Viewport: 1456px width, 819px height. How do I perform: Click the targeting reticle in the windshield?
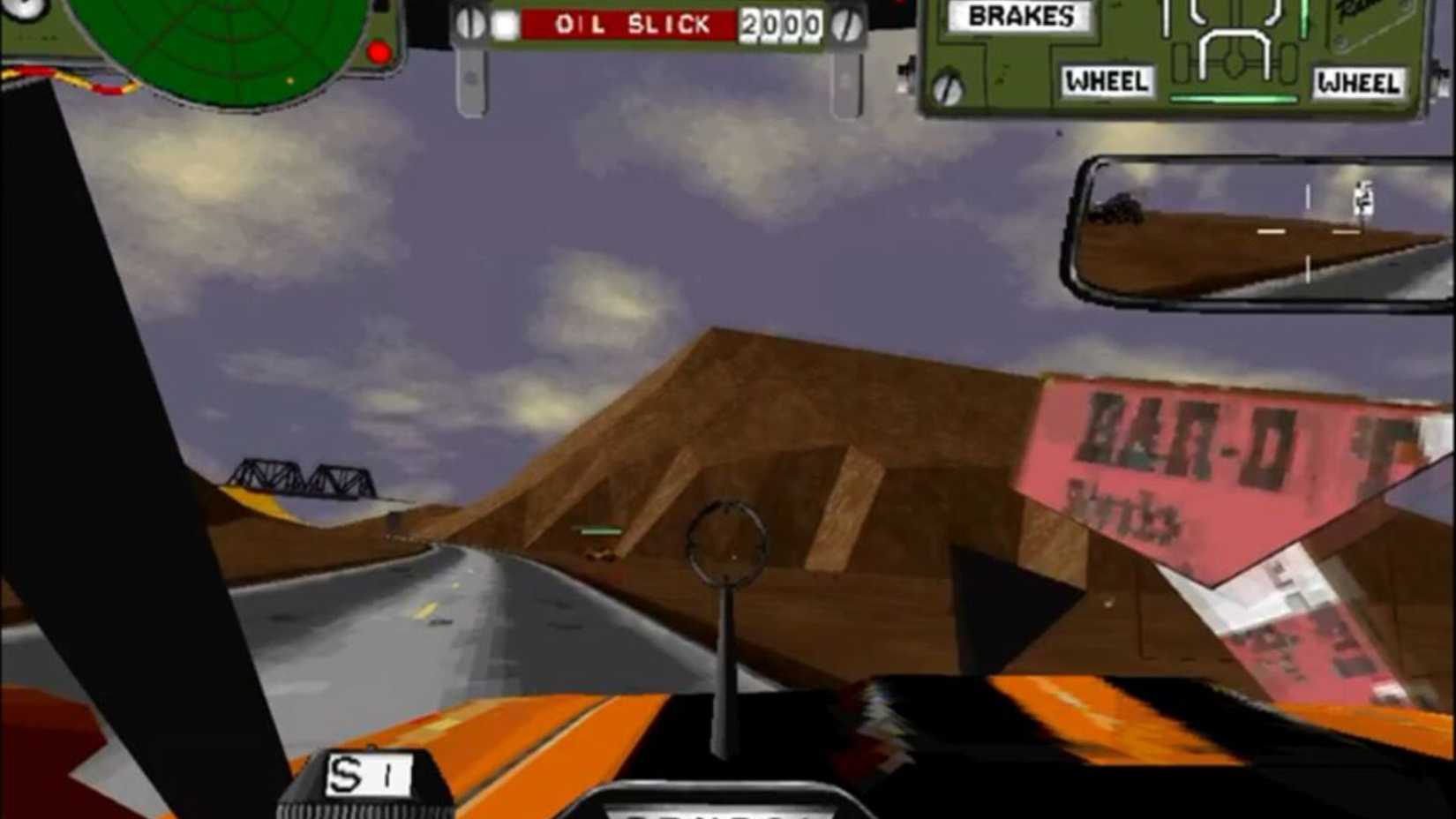(x=726, y=538)
